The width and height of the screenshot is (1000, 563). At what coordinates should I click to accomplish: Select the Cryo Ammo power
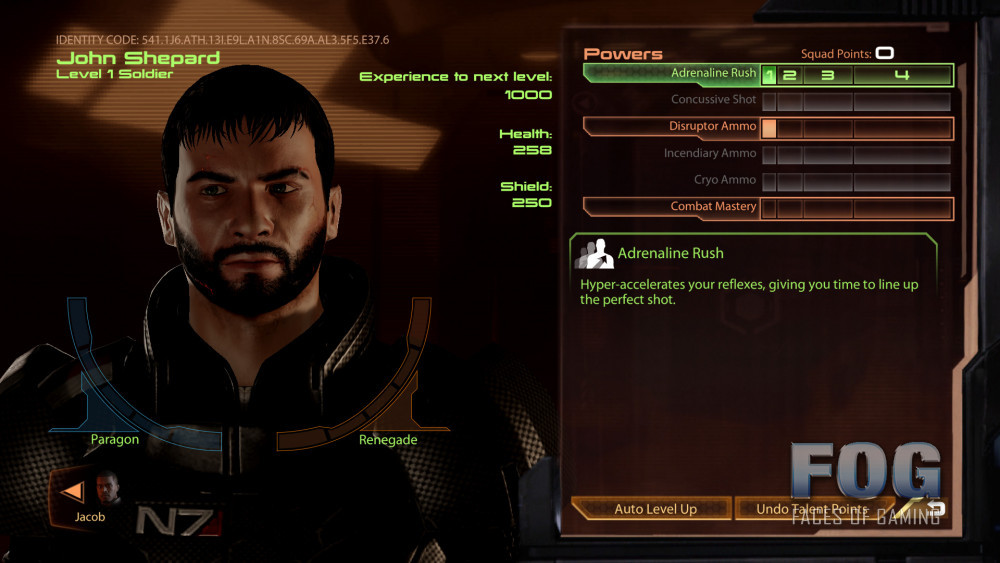tap(712, 180)
